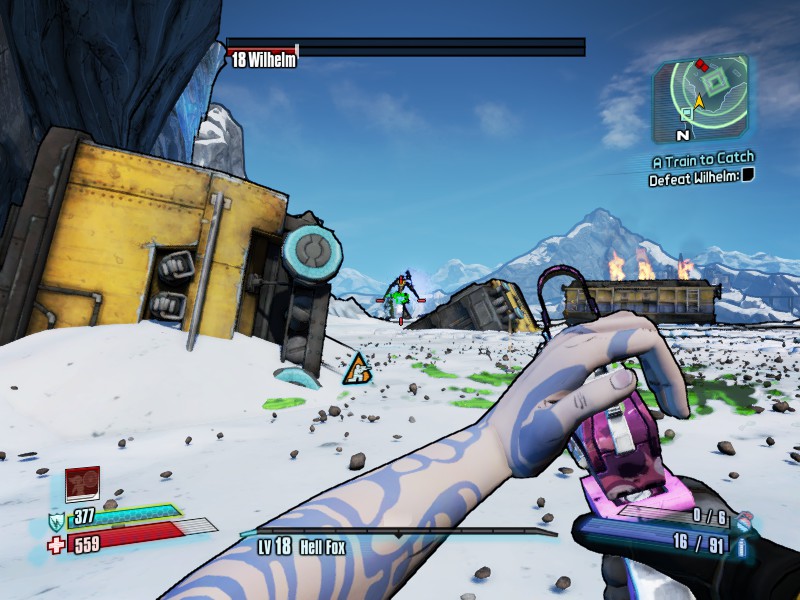800x600 pixels.
Task: Select the A Train to Catch quest tracker
Action: 703,159
